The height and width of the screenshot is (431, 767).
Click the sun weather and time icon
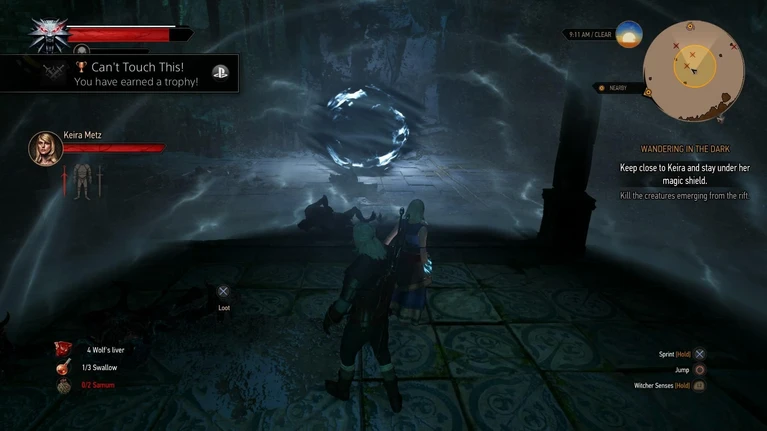tap(629, 35)
